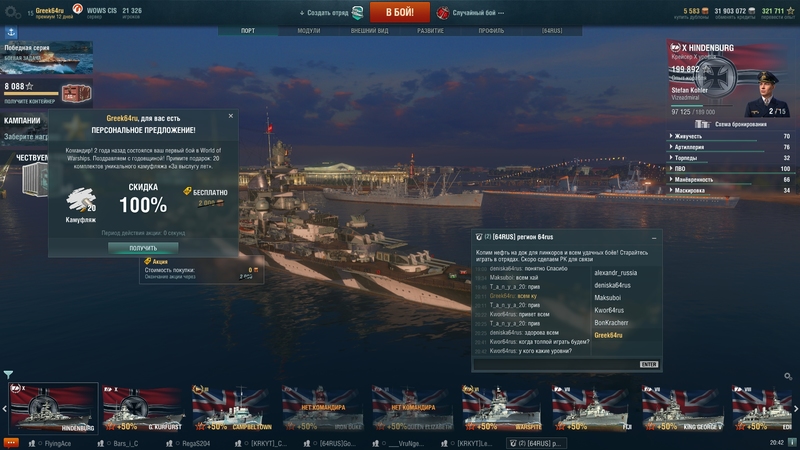The width and height of the screenshot is (800, 450).
Task: Close the personal offer popup
Action: coord(230,116)
